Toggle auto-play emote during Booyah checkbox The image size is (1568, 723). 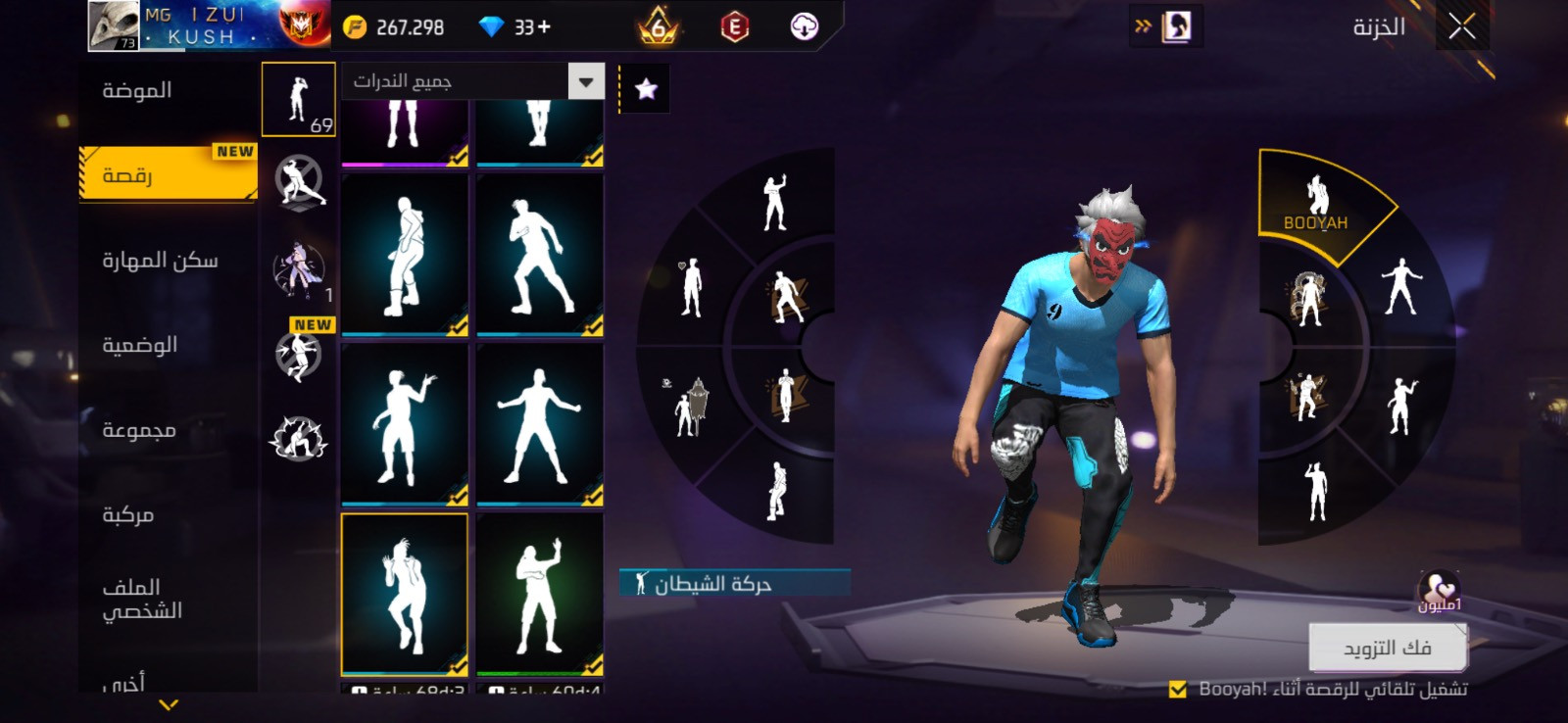point(1178,690)
